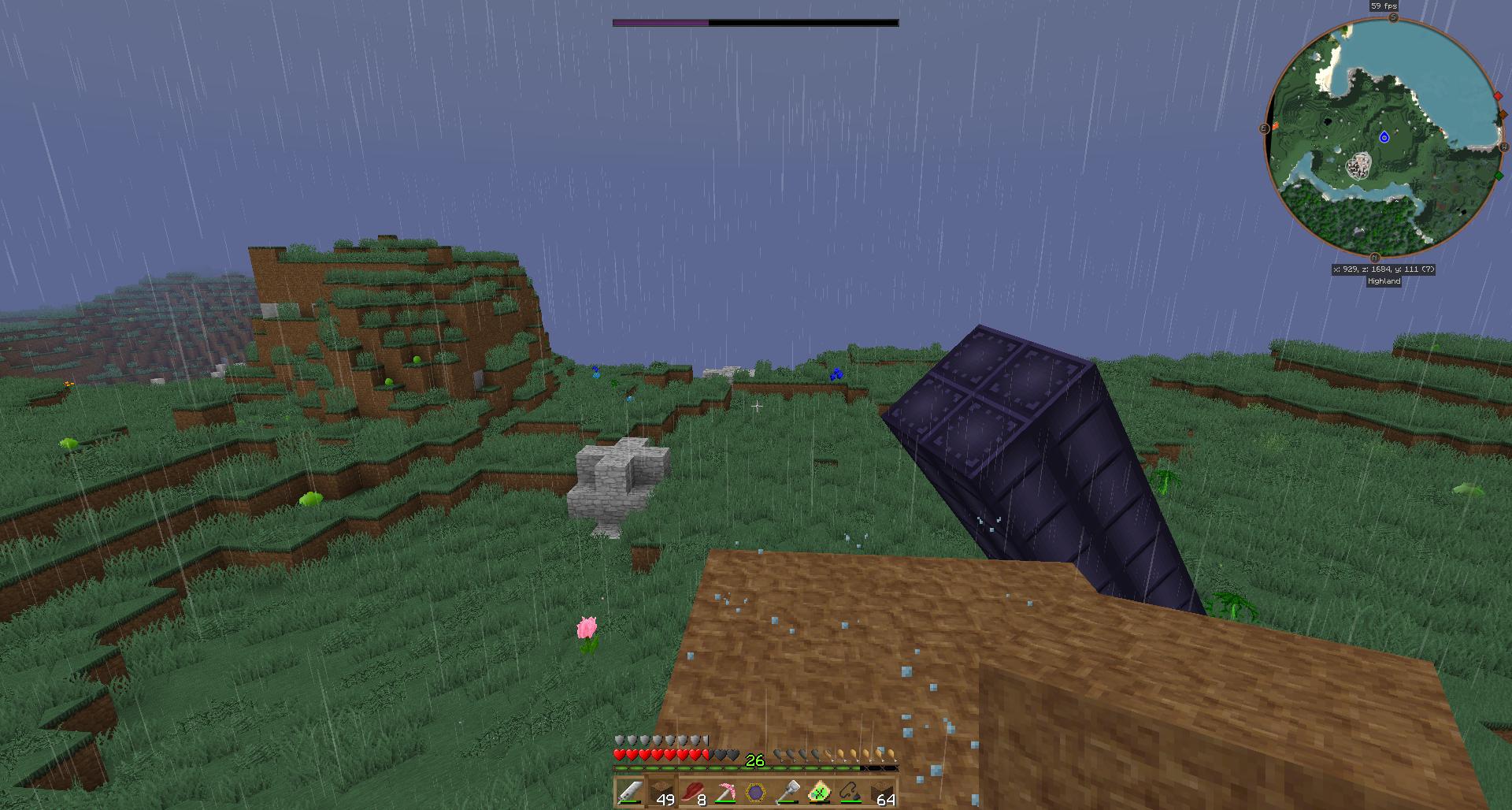Choose the raw meat slot
The width and height of the screenshot is (1512, 810).
point(692,792)
